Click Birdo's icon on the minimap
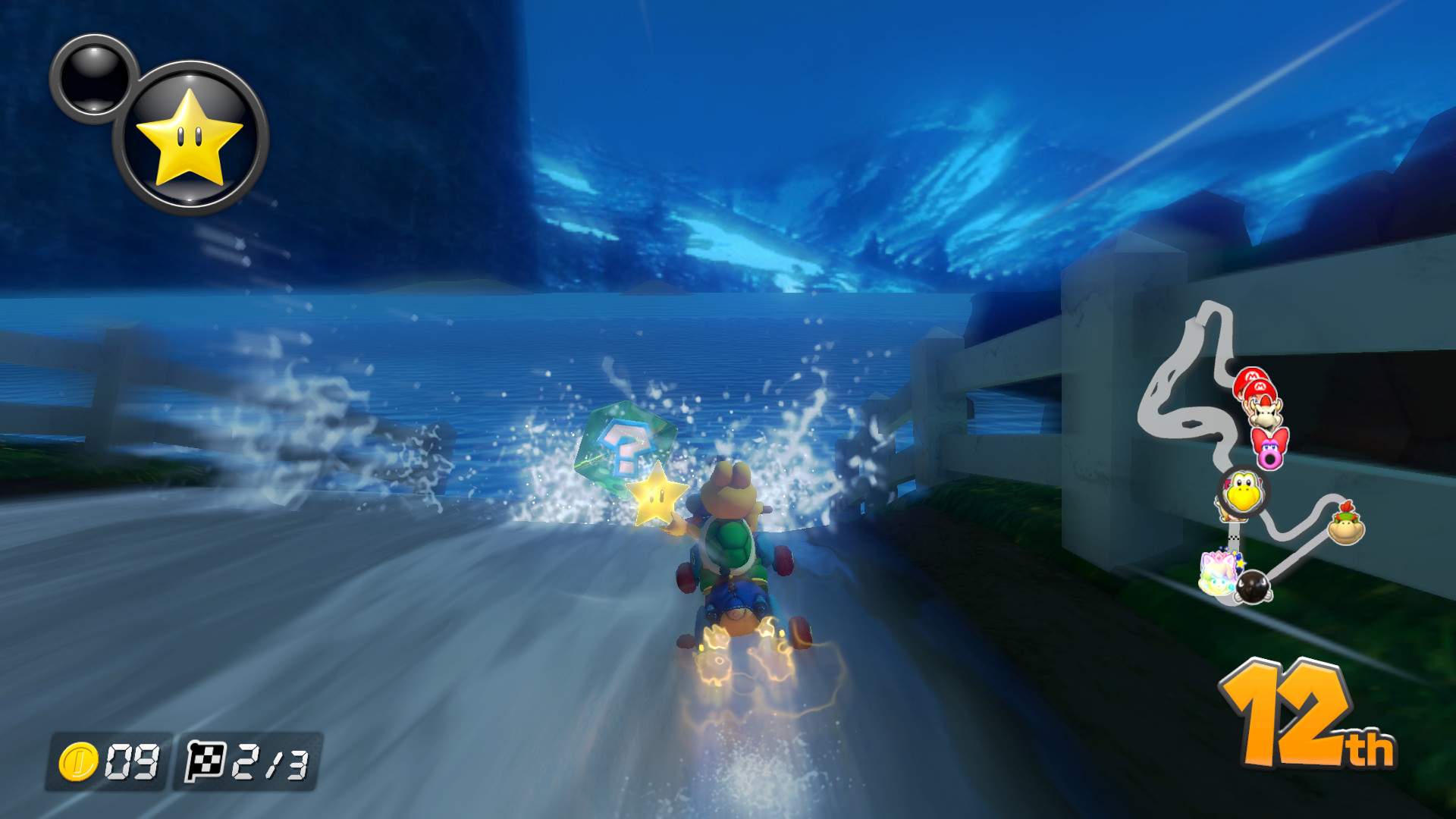The image size is (1456, 819). [x=1269, y=449]
